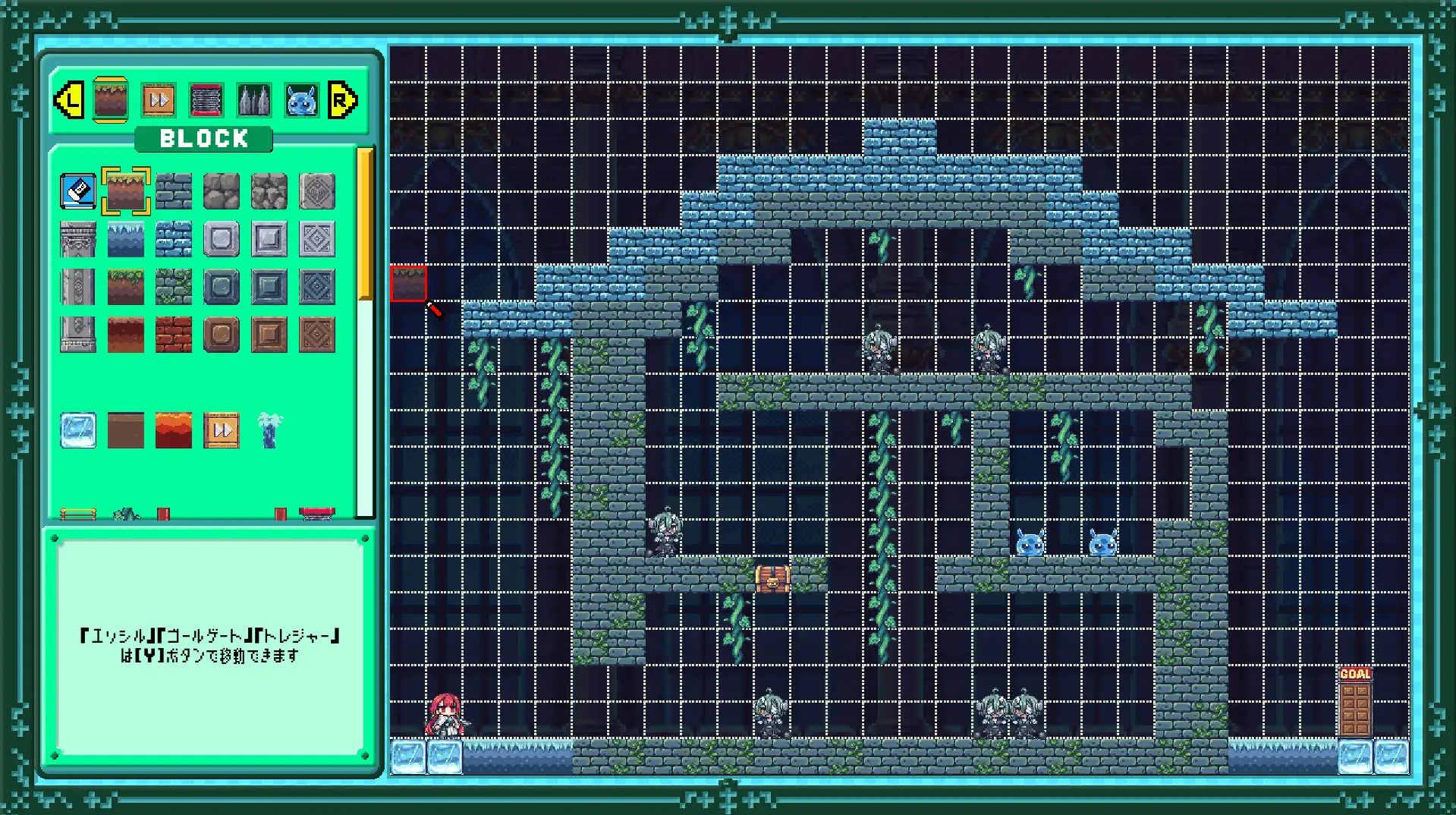Choose the mossy stone brick tile
Screen dimensions: 1456x815
click(174, 287)
